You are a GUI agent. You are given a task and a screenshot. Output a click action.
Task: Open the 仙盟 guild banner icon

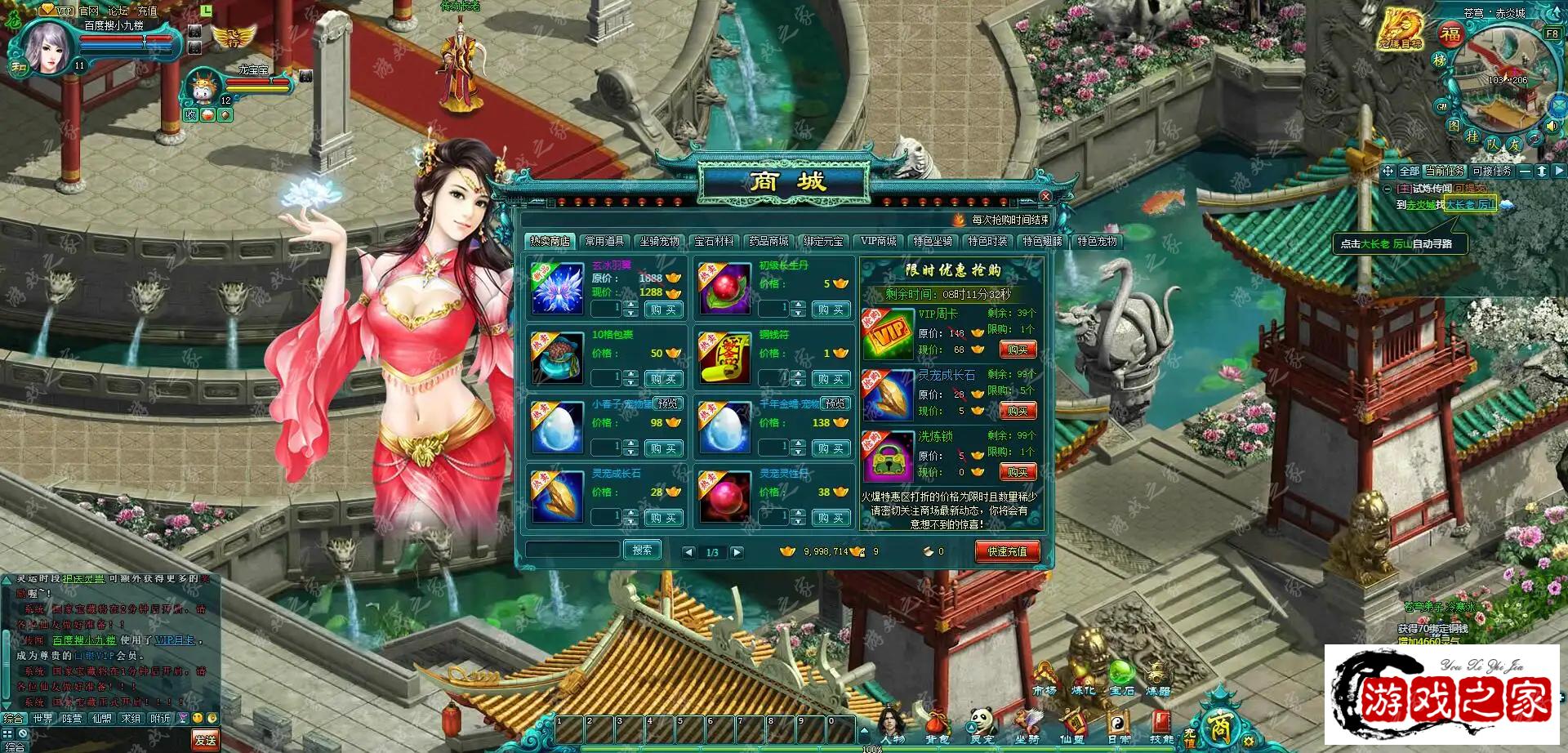[1075, 722]
